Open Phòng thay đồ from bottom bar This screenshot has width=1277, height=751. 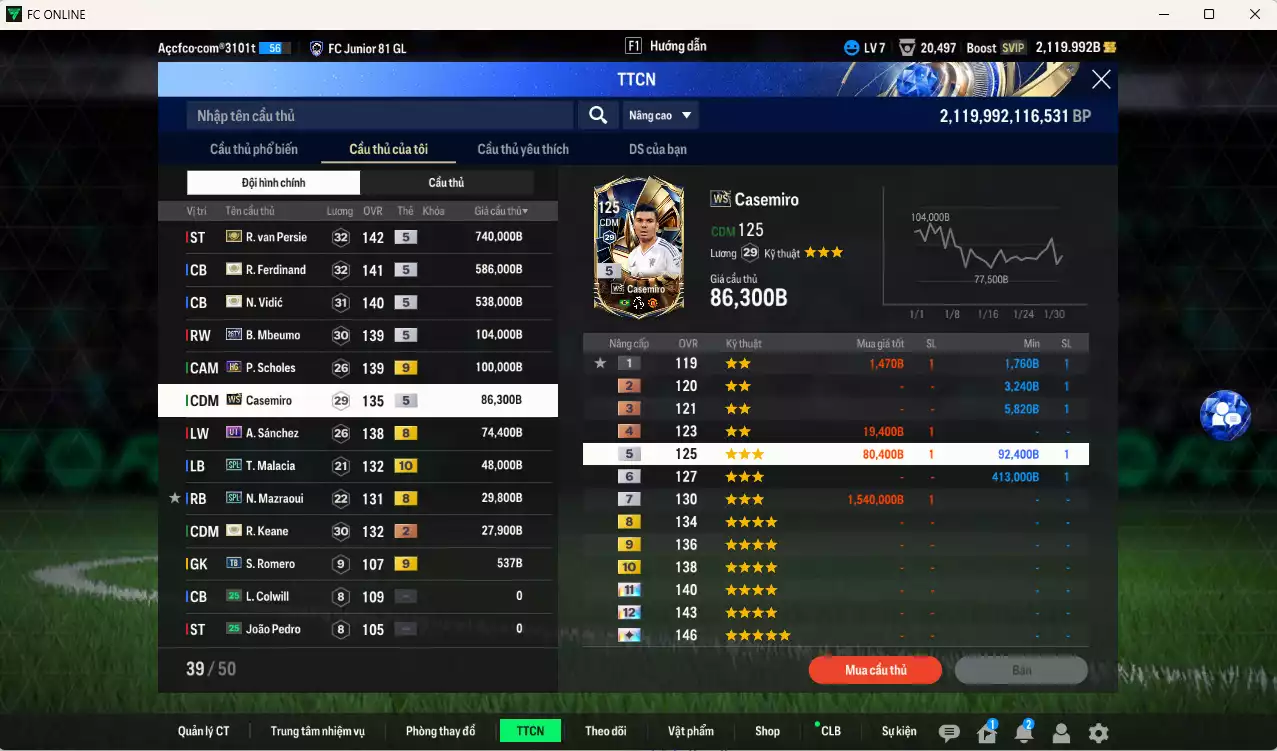click(x=440, y=731)
